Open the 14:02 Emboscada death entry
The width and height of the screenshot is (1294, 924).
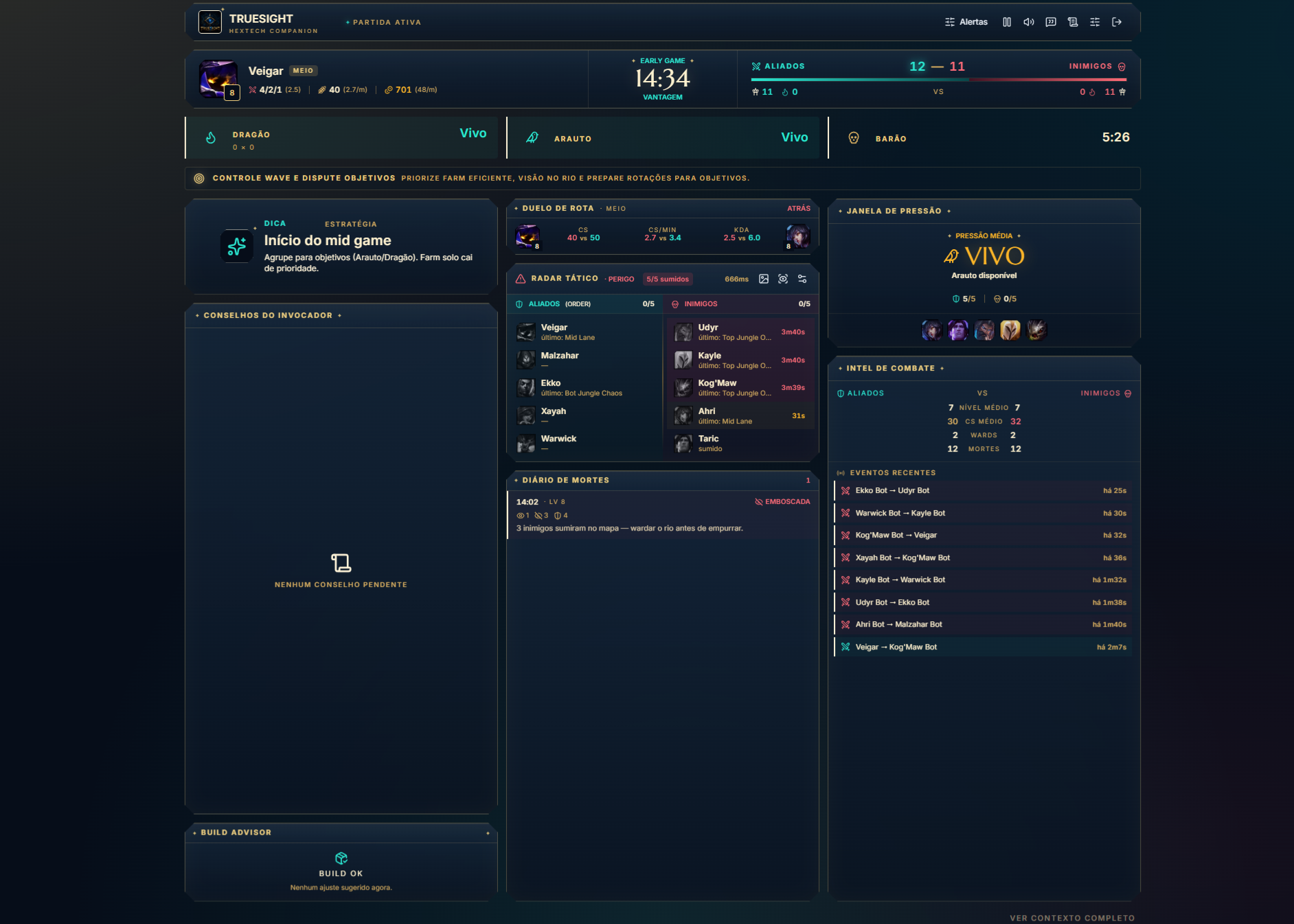pyautogui.click(x=663, y=515)
